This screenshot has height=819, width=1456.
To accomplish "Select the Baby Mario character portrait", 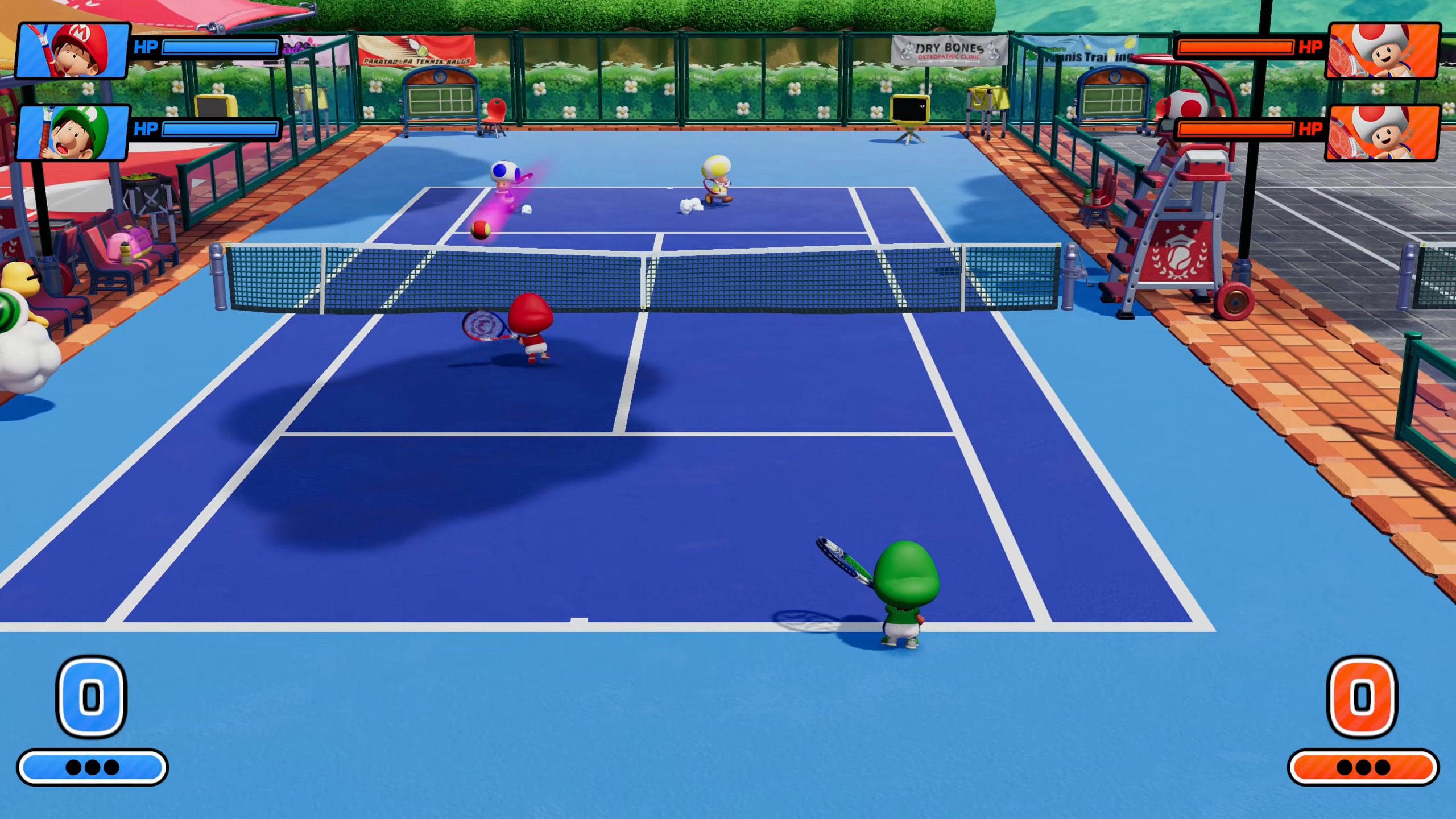I will point(73,51).
